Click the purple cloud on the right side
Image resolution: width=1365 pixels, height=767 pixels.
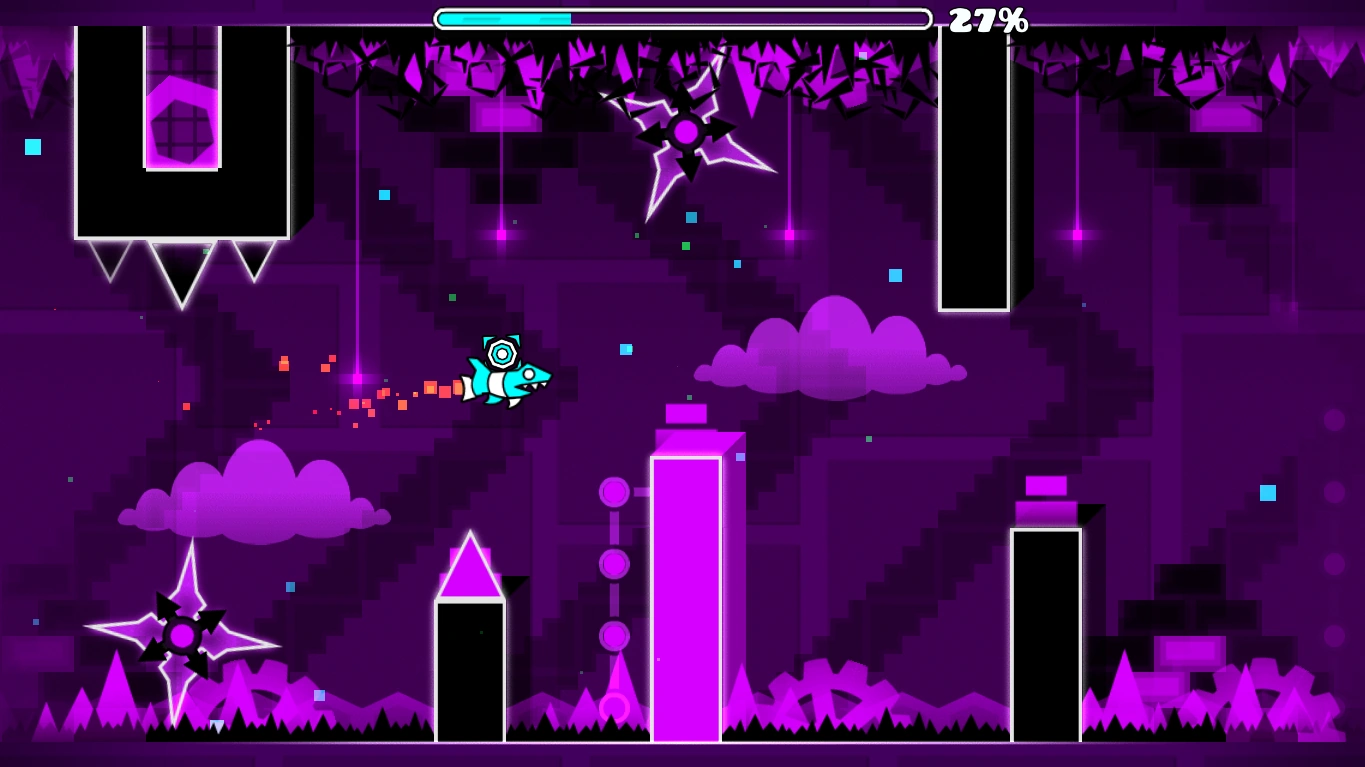point(830,355)
